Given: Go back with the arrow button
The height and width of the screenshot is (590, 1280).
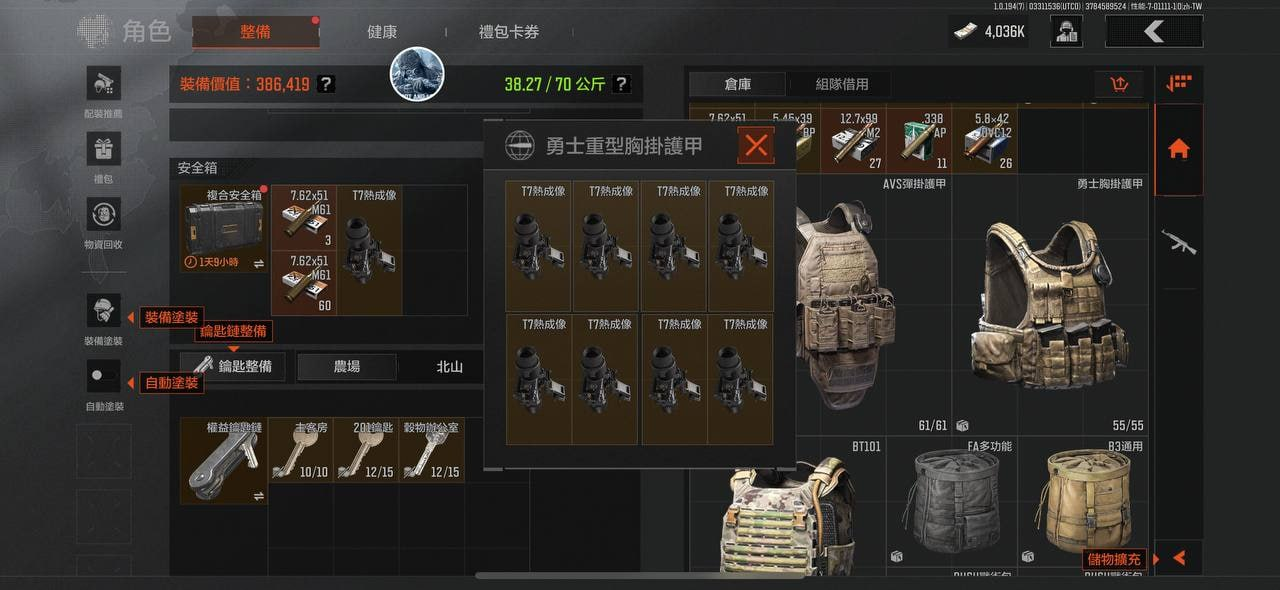Looking at the screenshot, I should (1153, 32).
